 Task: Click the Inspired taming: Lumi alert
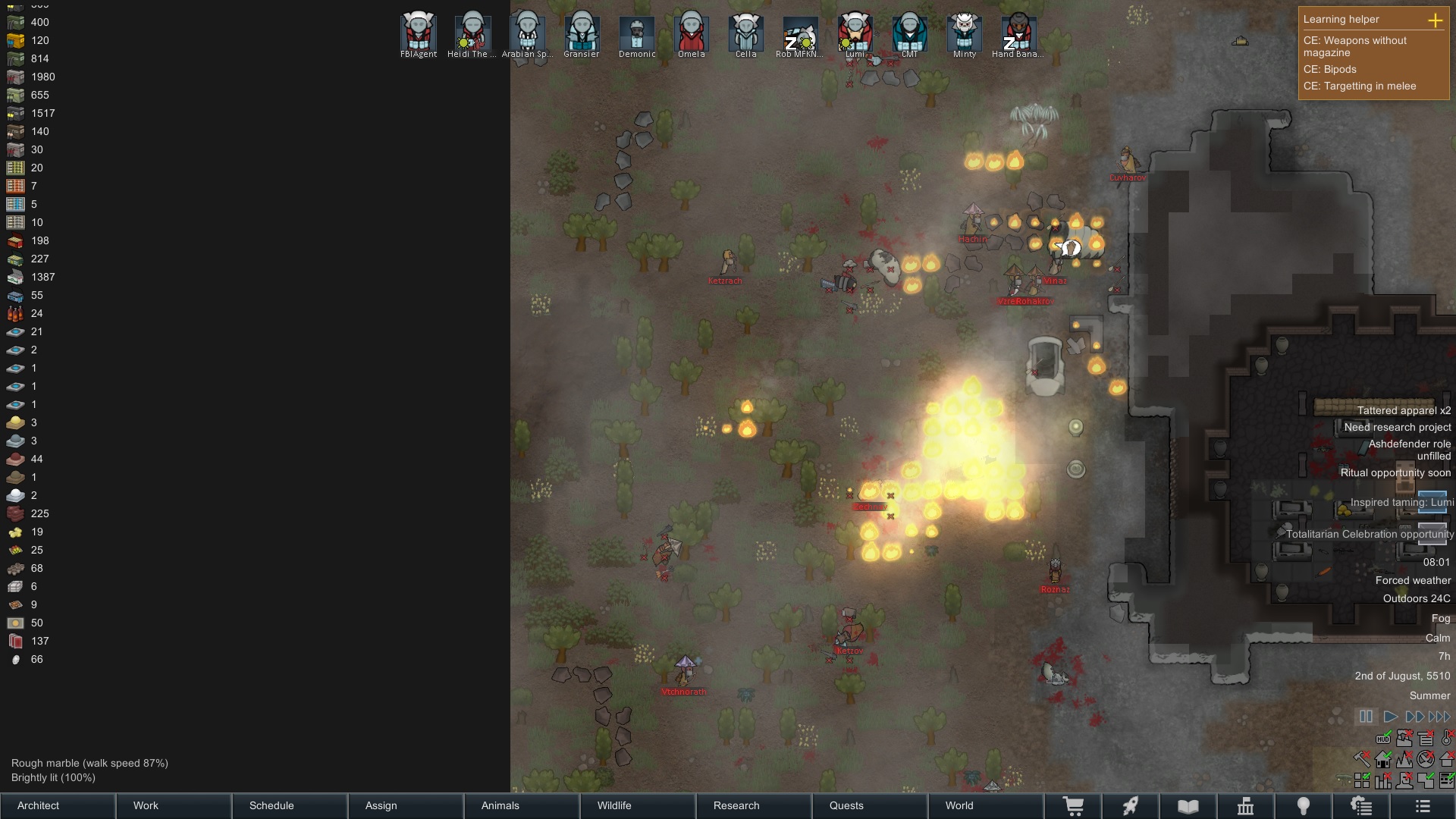click(x=1401, y=502)
